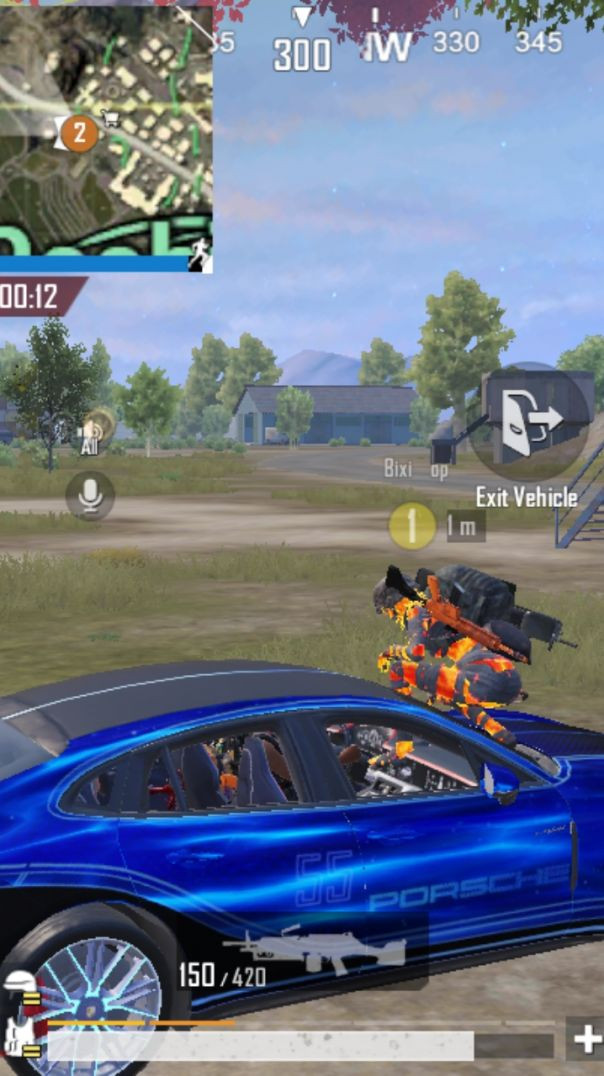Toggle the microphone icon

point(90,495)
